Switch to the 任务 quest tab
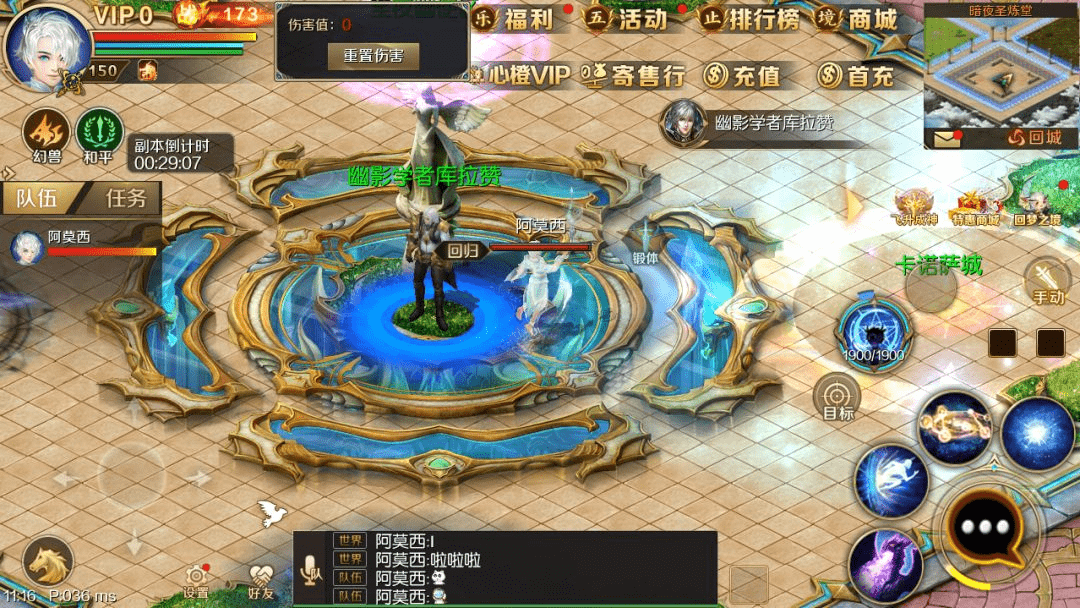The image size is (1080, 608). 126,198
